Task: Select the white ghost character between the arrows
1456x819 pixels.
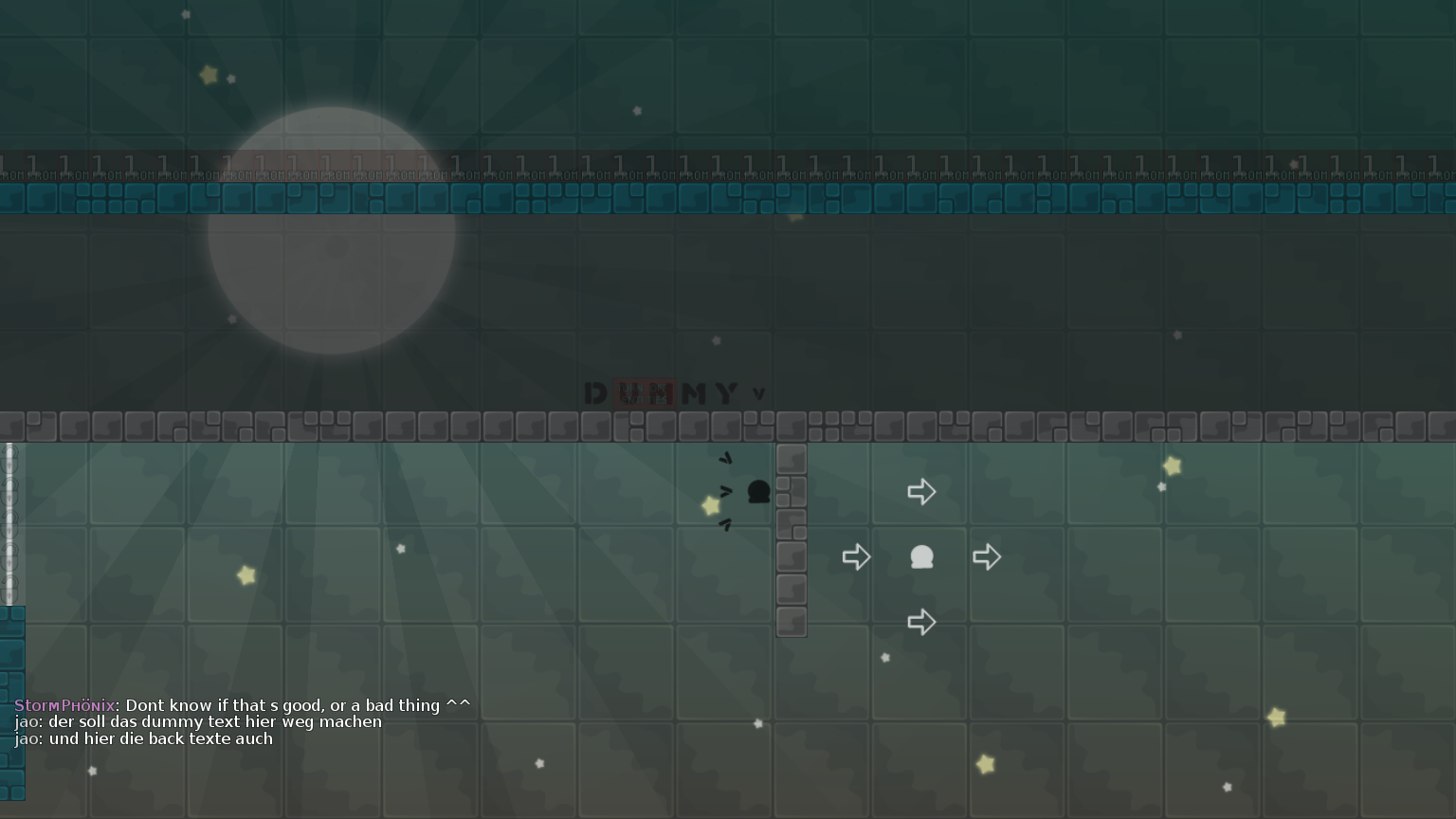Action: pos(920,557)
